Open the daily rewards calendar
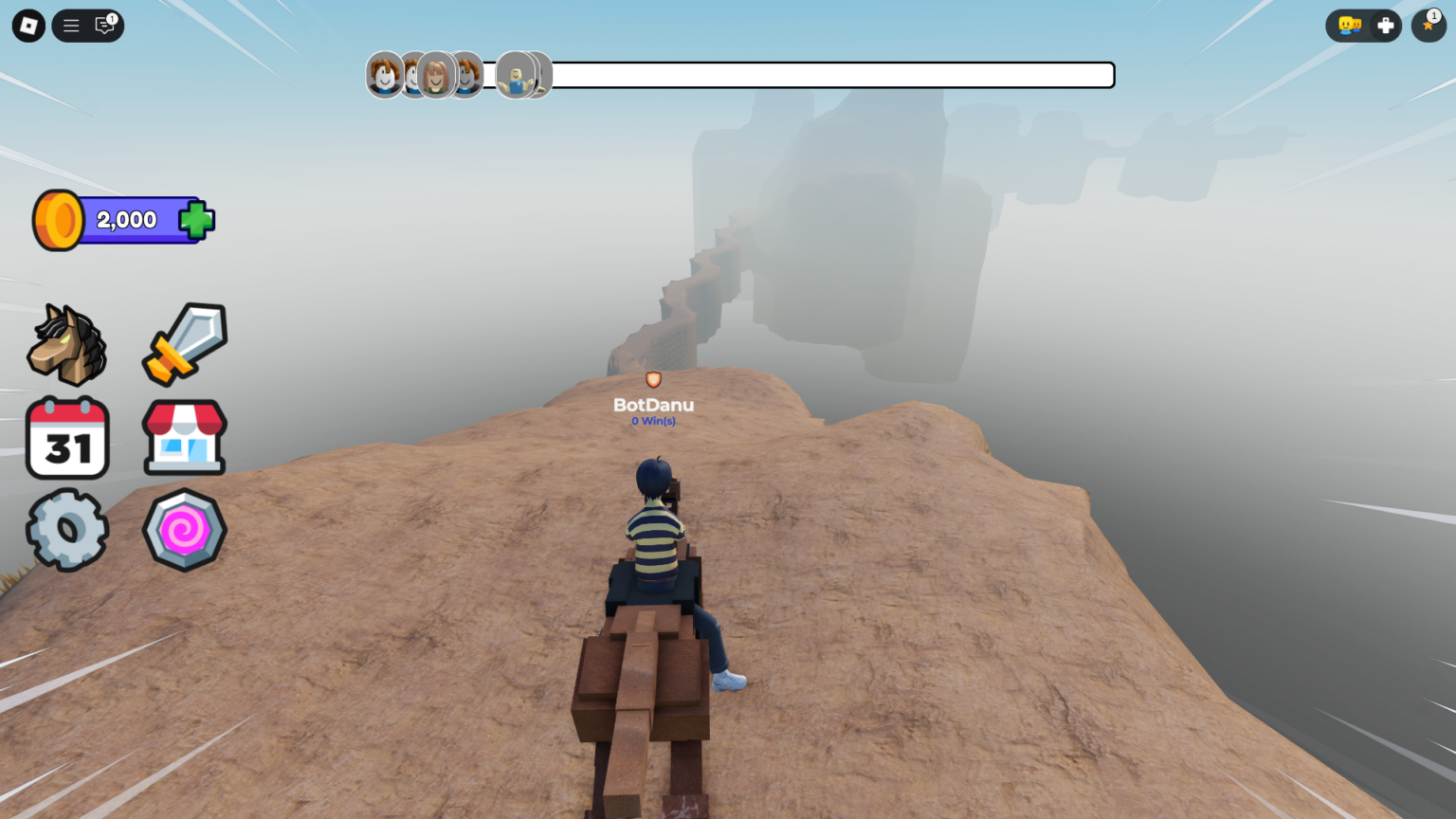The image size is (1456, 819). point(66,438)
